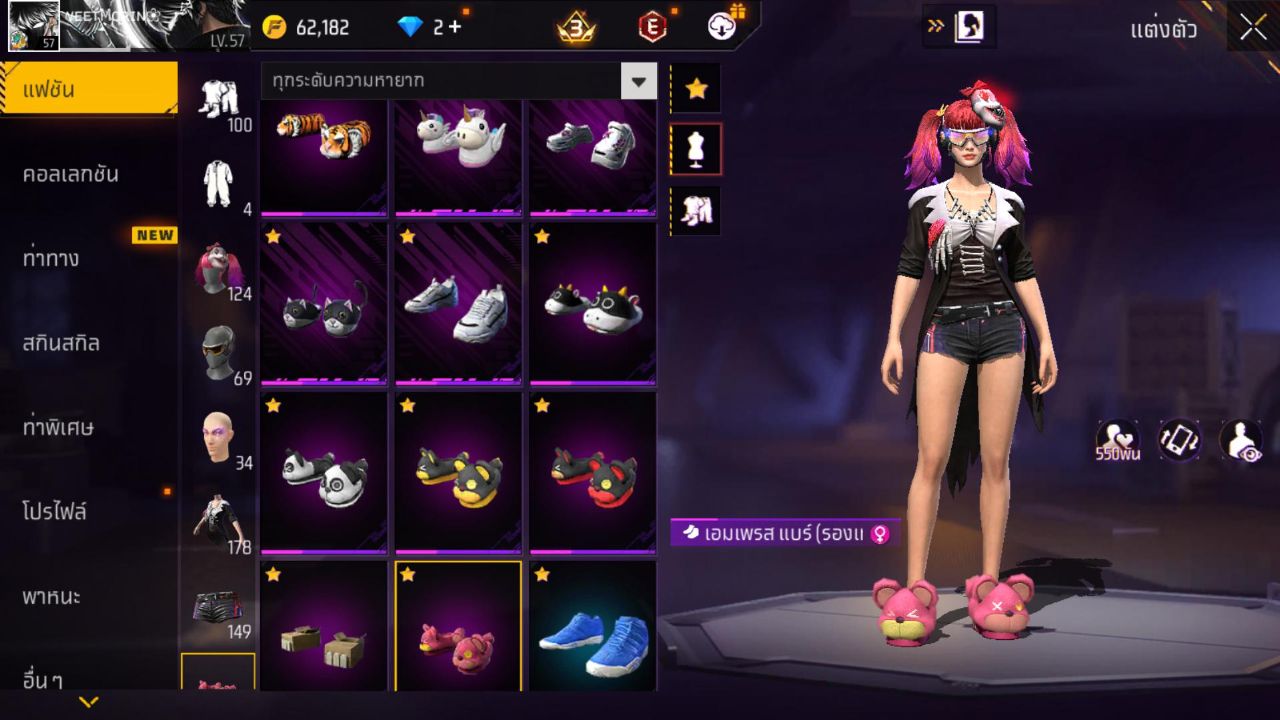This screenshot has height=720, width=1280.
Task: Click the share/upload icon in the top bar
Action: (722, 27)
